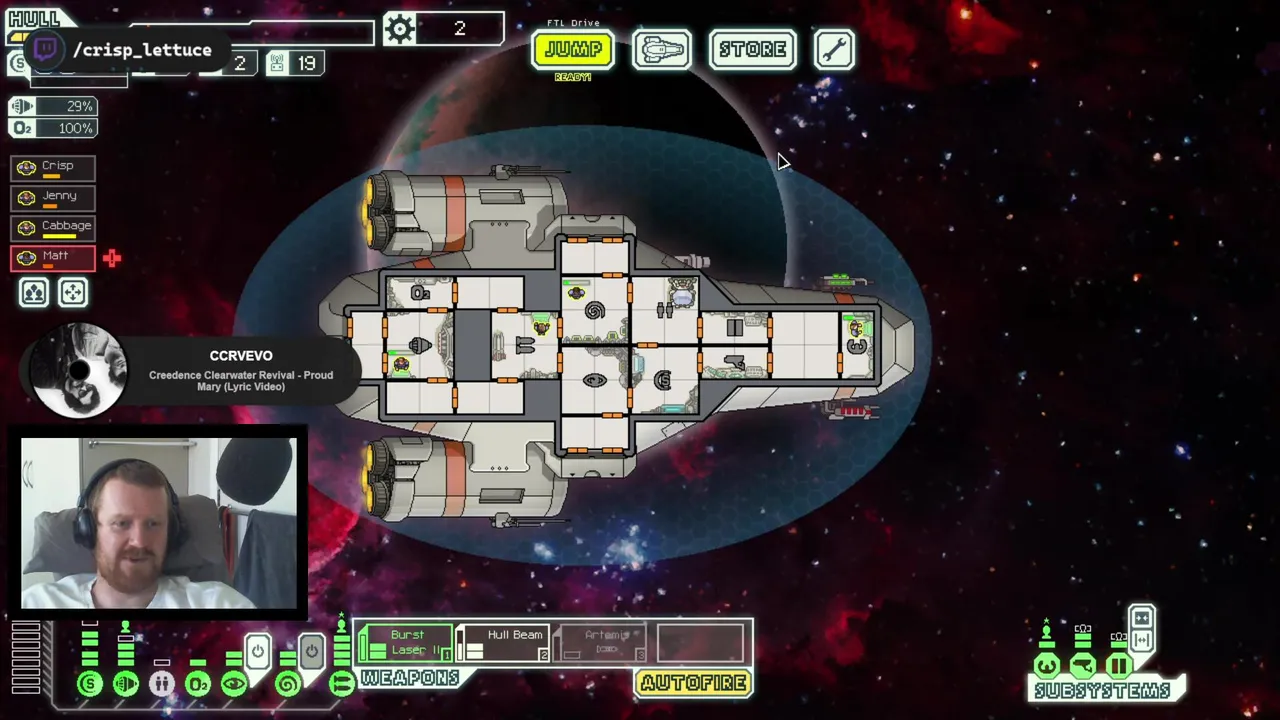Image resolution: width=1280 pixels, height=720 pixels.
Task: Select crew member Cabbage
Action: click(x=53, y=228)
